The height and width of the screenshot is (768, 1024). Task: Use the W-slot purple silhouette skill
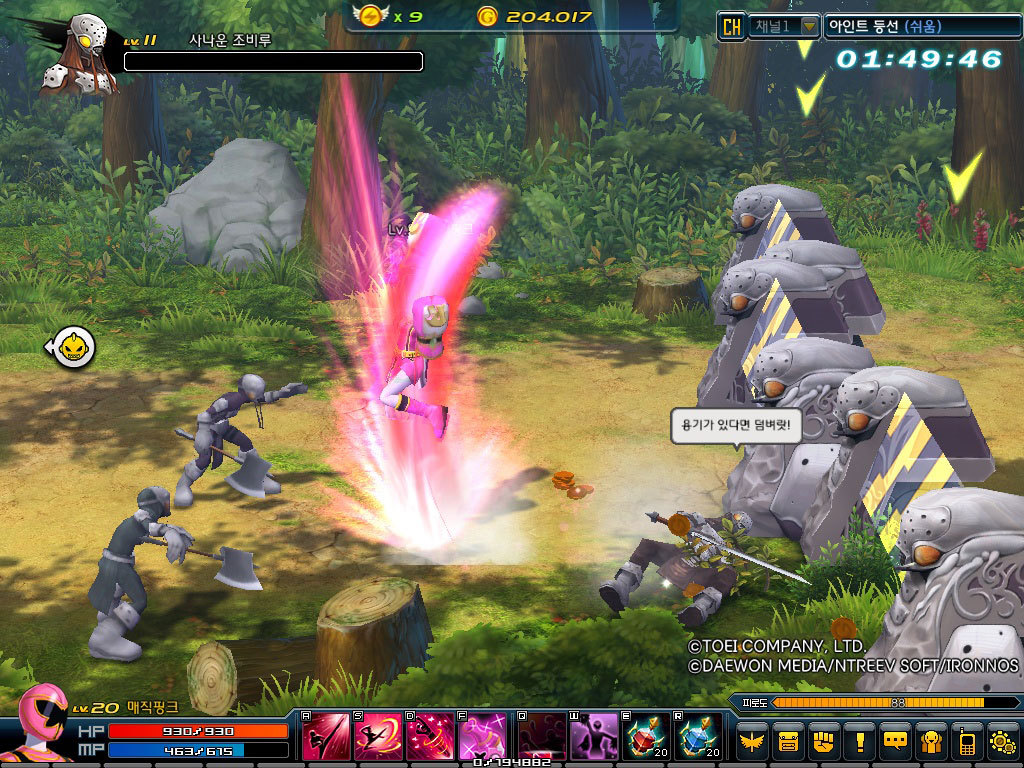click(x=593, y=738)
